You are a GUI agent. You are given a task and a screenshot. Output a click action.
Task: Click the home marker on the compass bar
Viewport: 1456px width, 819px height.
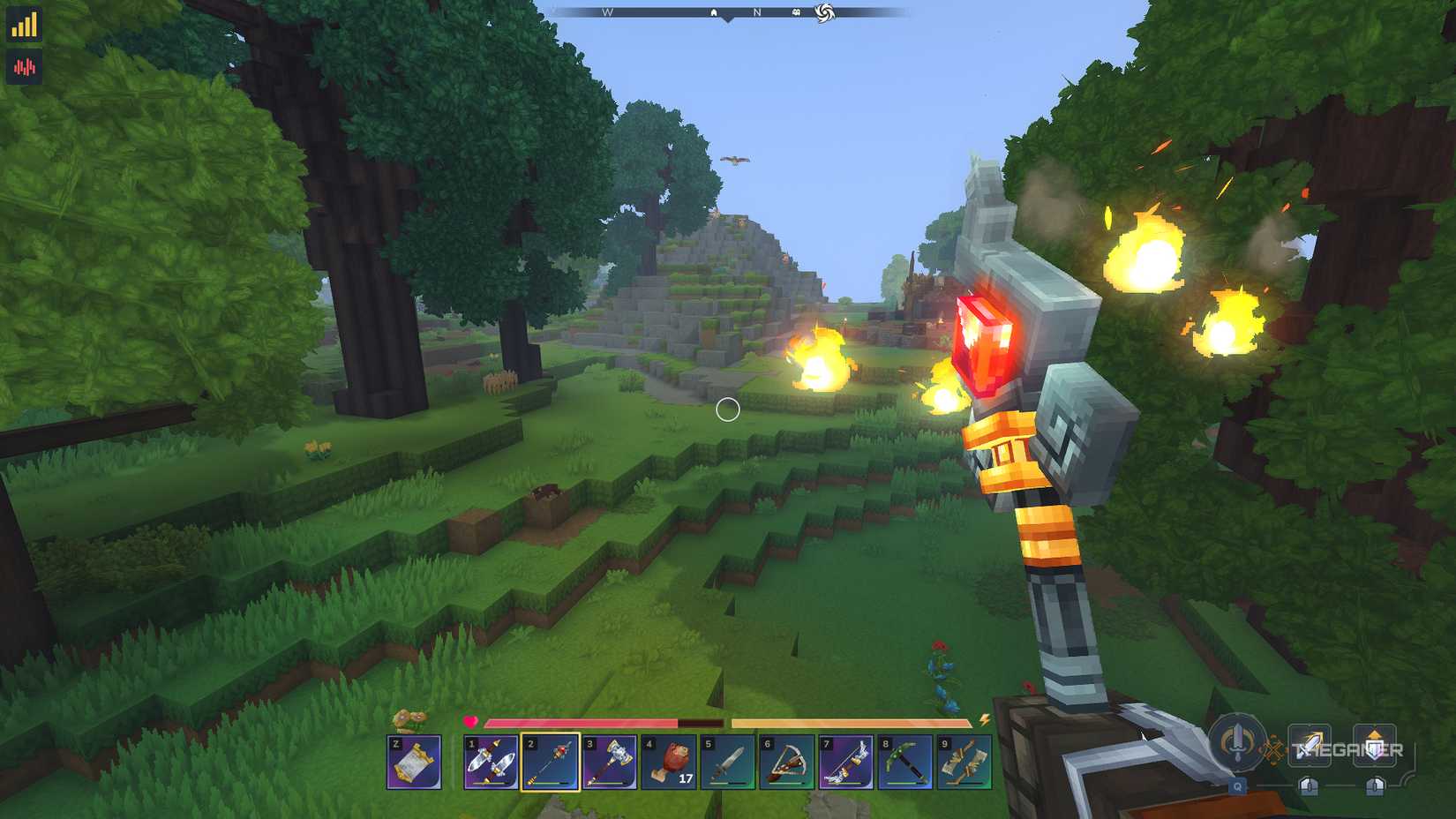coord(714,11)
